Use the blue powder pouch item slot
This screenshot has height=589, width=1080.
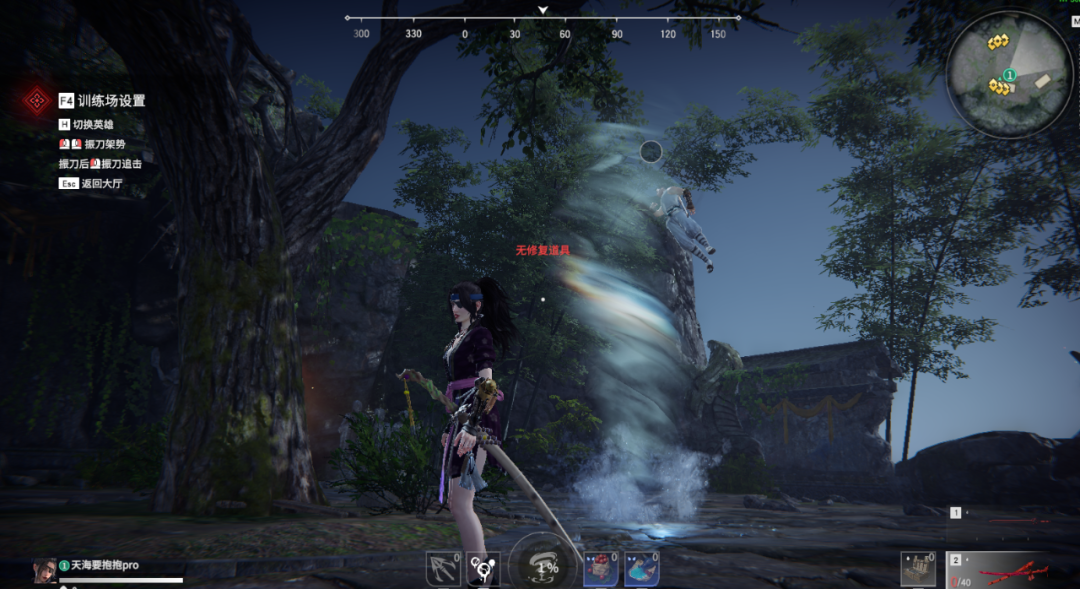tap(642, 569)
